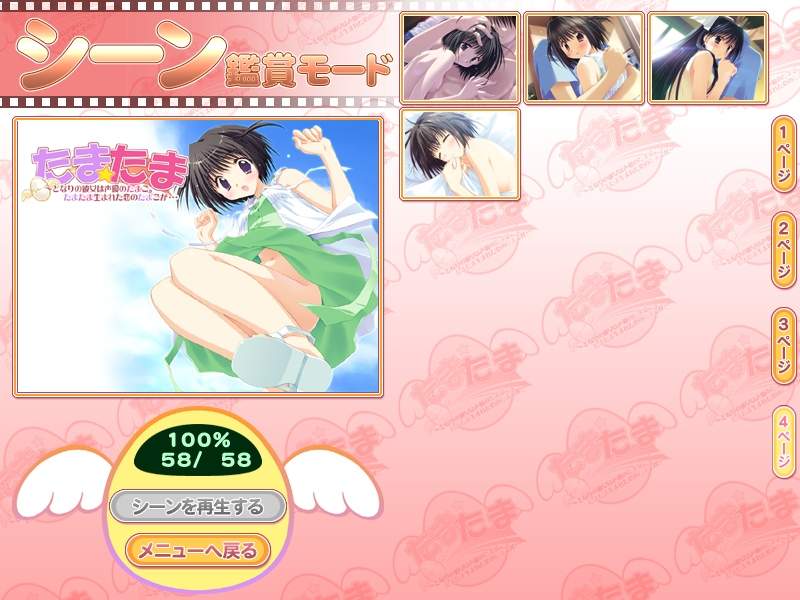Select the long-haired girl scene thumbnail
The image size is (800, 600).
pos(707,58)
